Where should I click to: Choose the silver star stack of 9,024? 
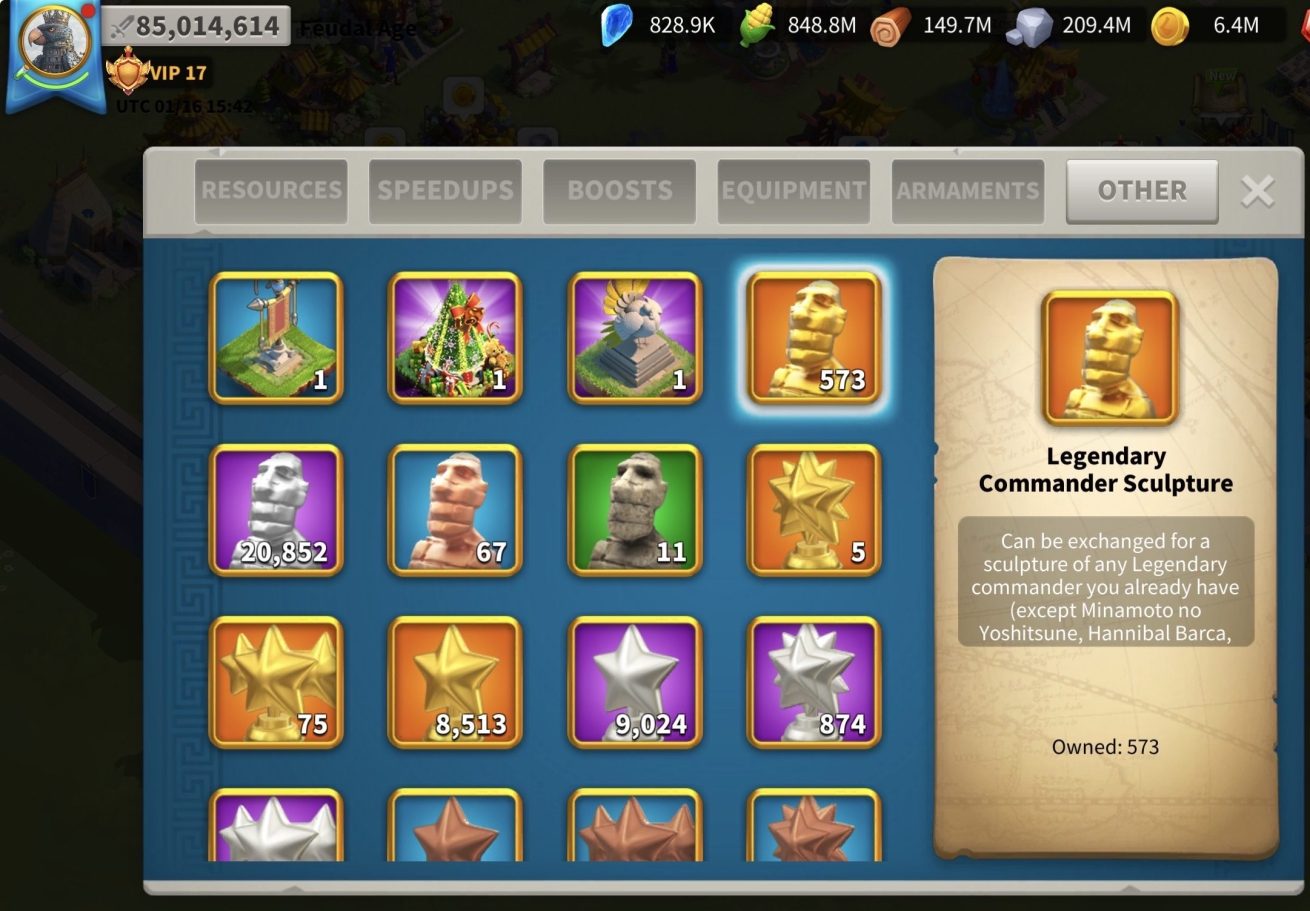[x=635, y=682]
